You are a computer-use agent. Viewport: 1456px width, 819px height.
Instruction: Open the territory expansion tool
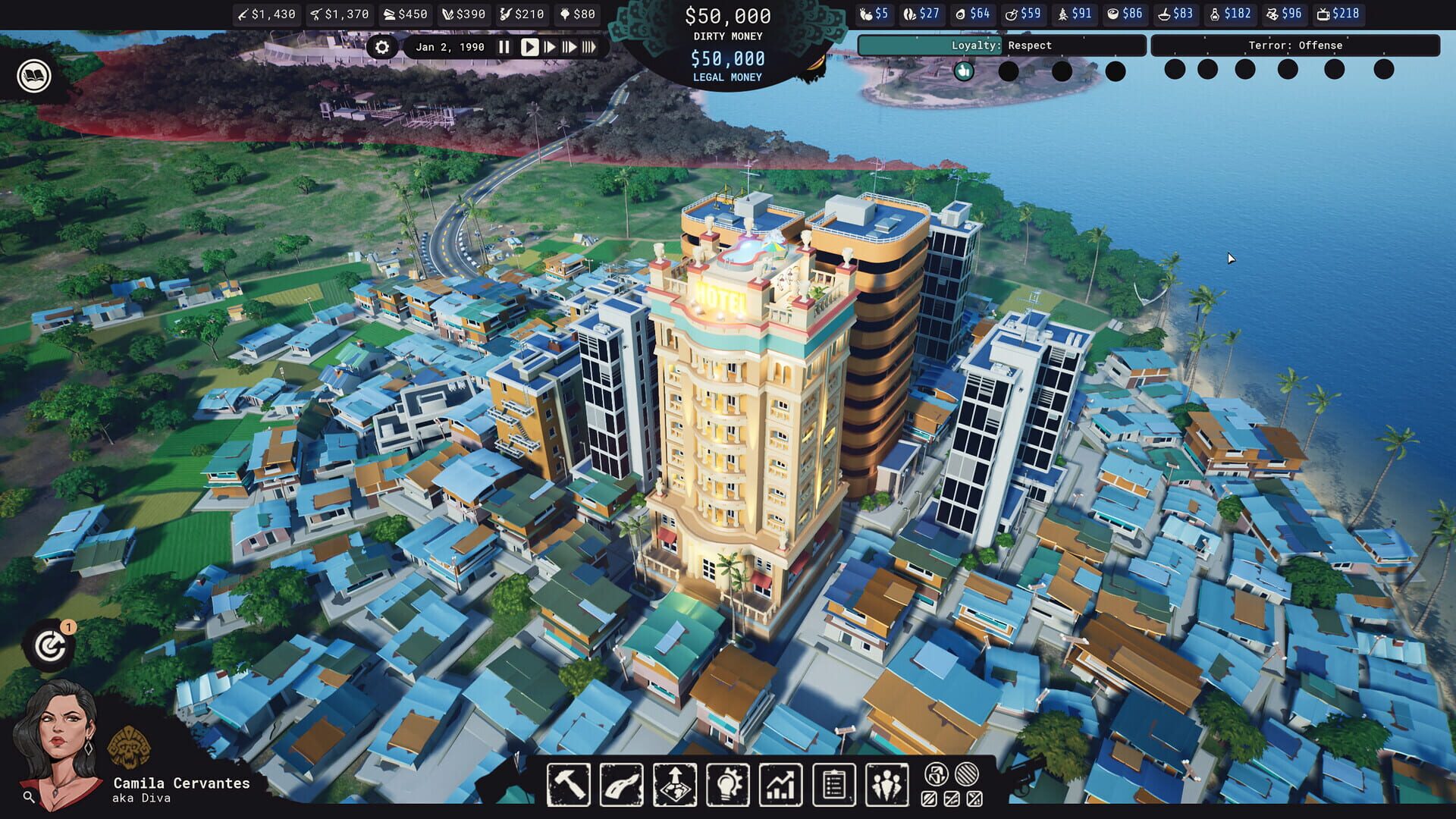tap(673, 785)
